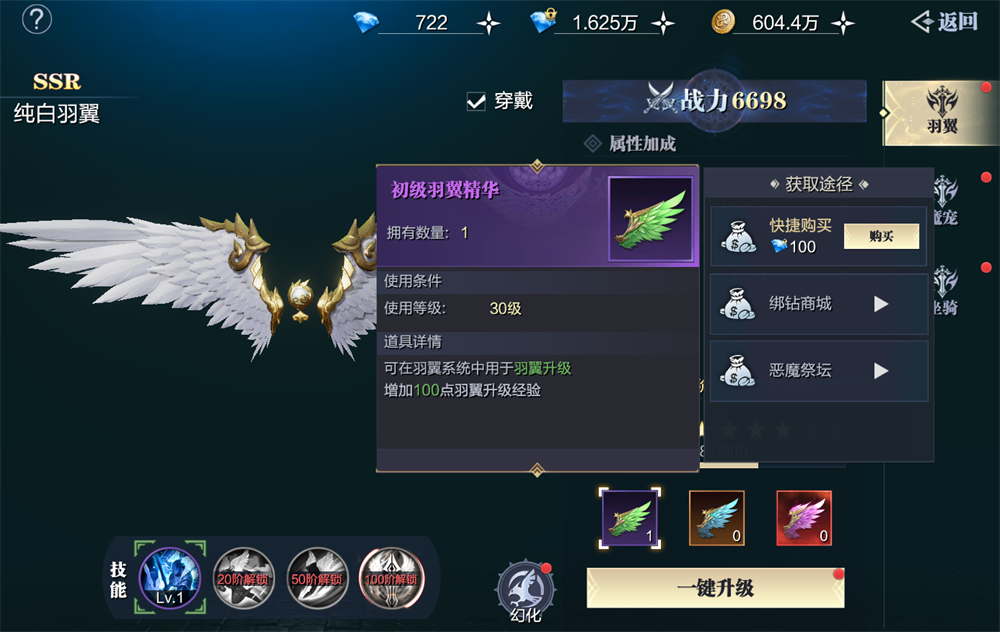Viewport: 1000px width, 632px height.
Task: Activate the 一键升级 upgrade button
Action: (x=715, y=588)
